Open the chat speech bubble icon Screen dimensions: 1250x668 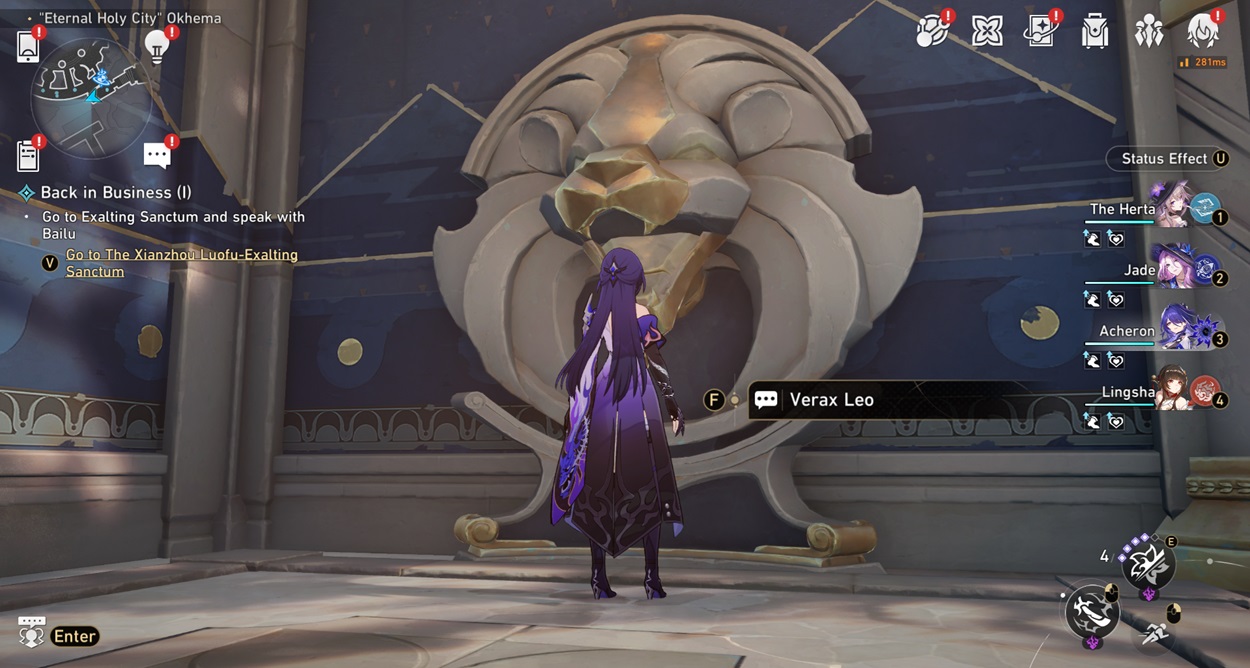[x=157, y=155]
